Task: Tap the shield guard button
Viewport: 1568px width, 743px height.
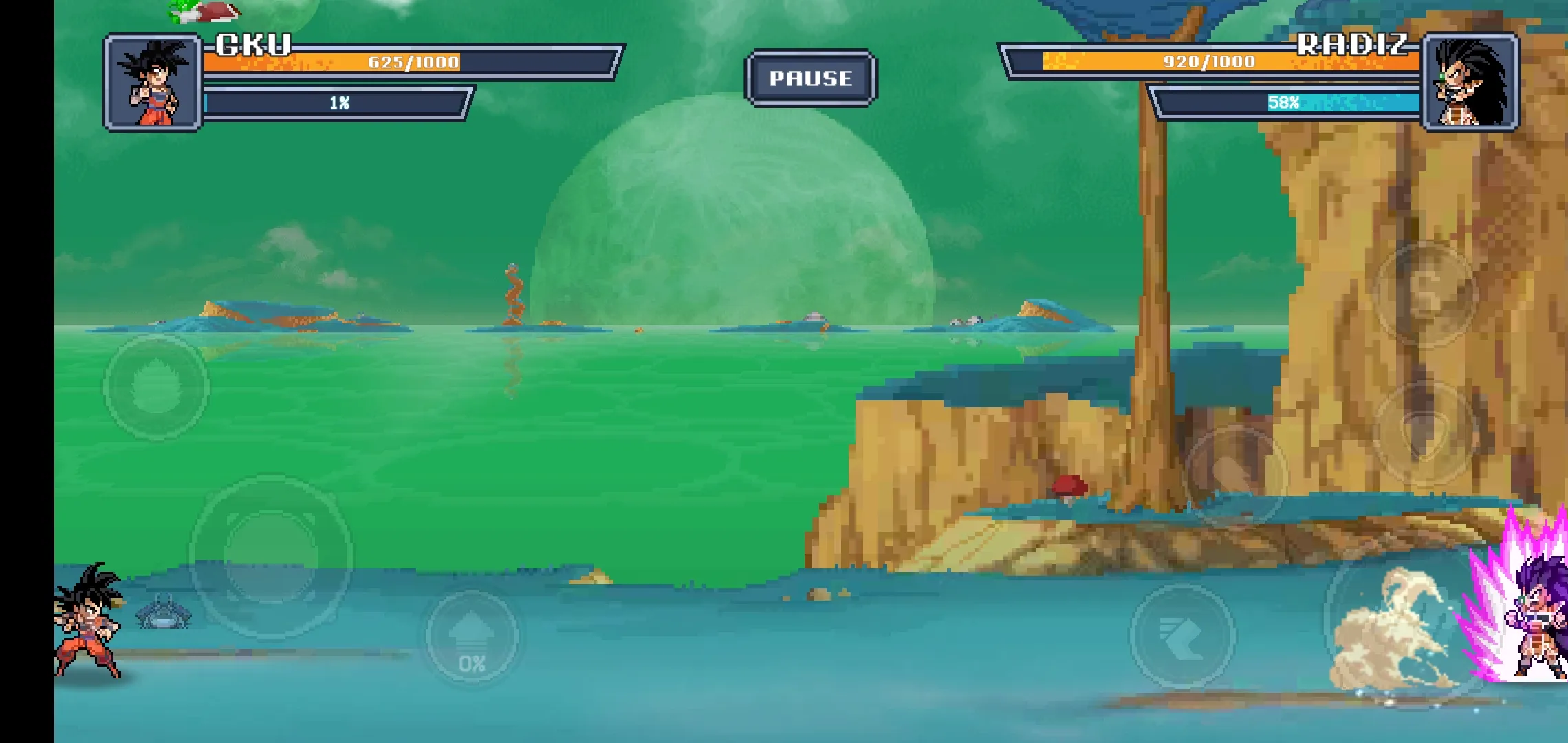Action: point(1425,433)
